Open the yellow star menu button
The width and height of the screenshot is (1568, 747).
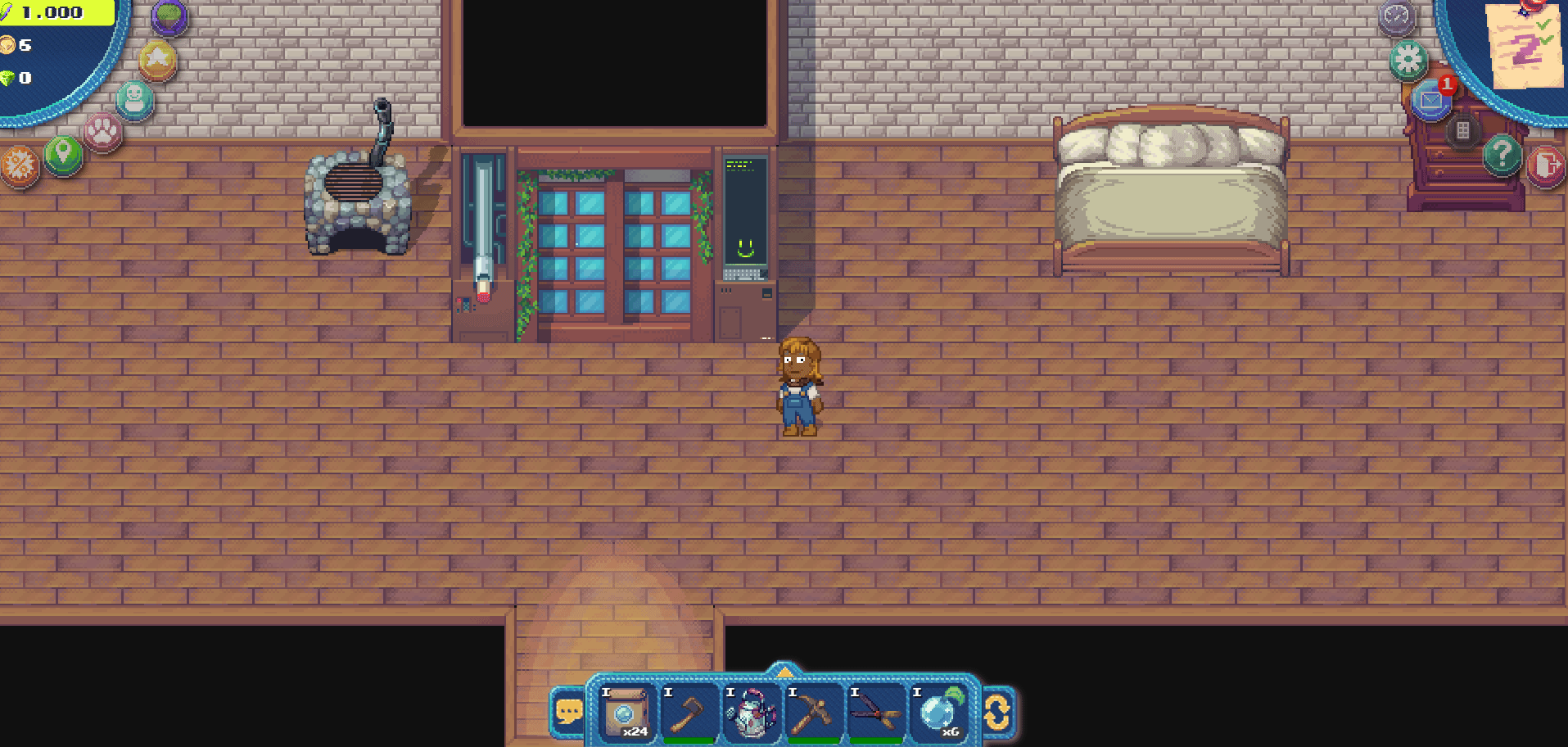(x=158, y=60)
